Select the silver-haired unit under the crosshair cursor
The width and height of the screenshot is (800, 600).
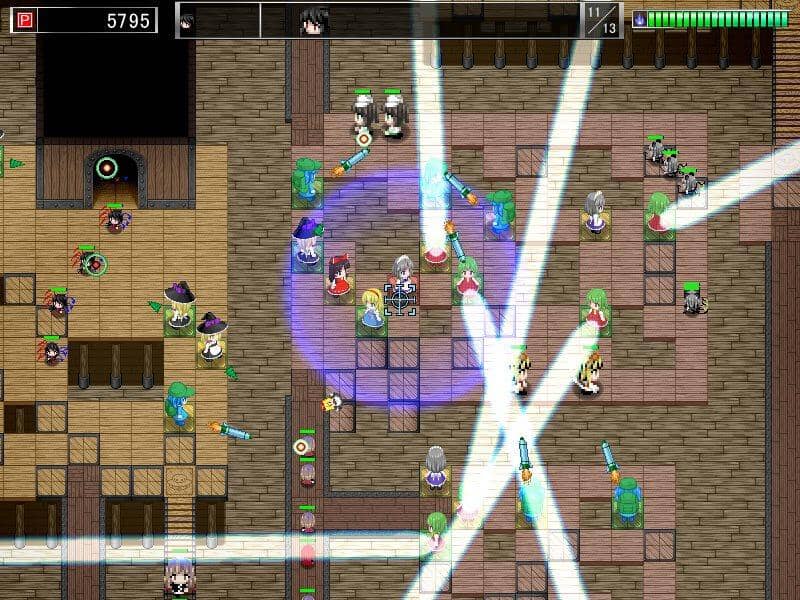(401, 272)
